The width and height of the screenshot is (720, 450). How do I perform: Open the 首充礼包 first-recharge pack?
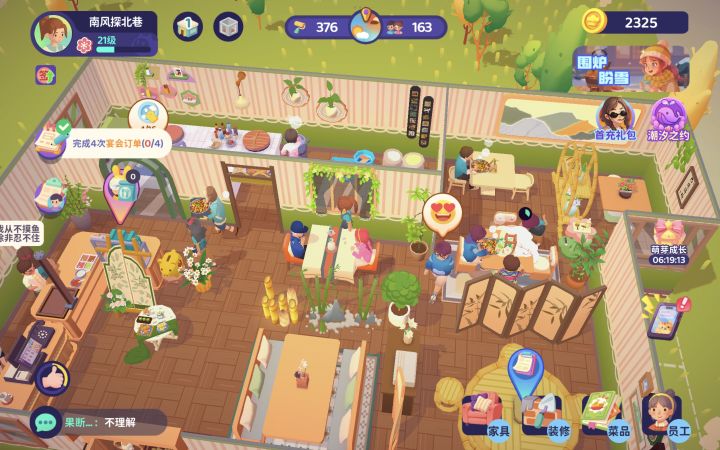[x=615, y=118]
